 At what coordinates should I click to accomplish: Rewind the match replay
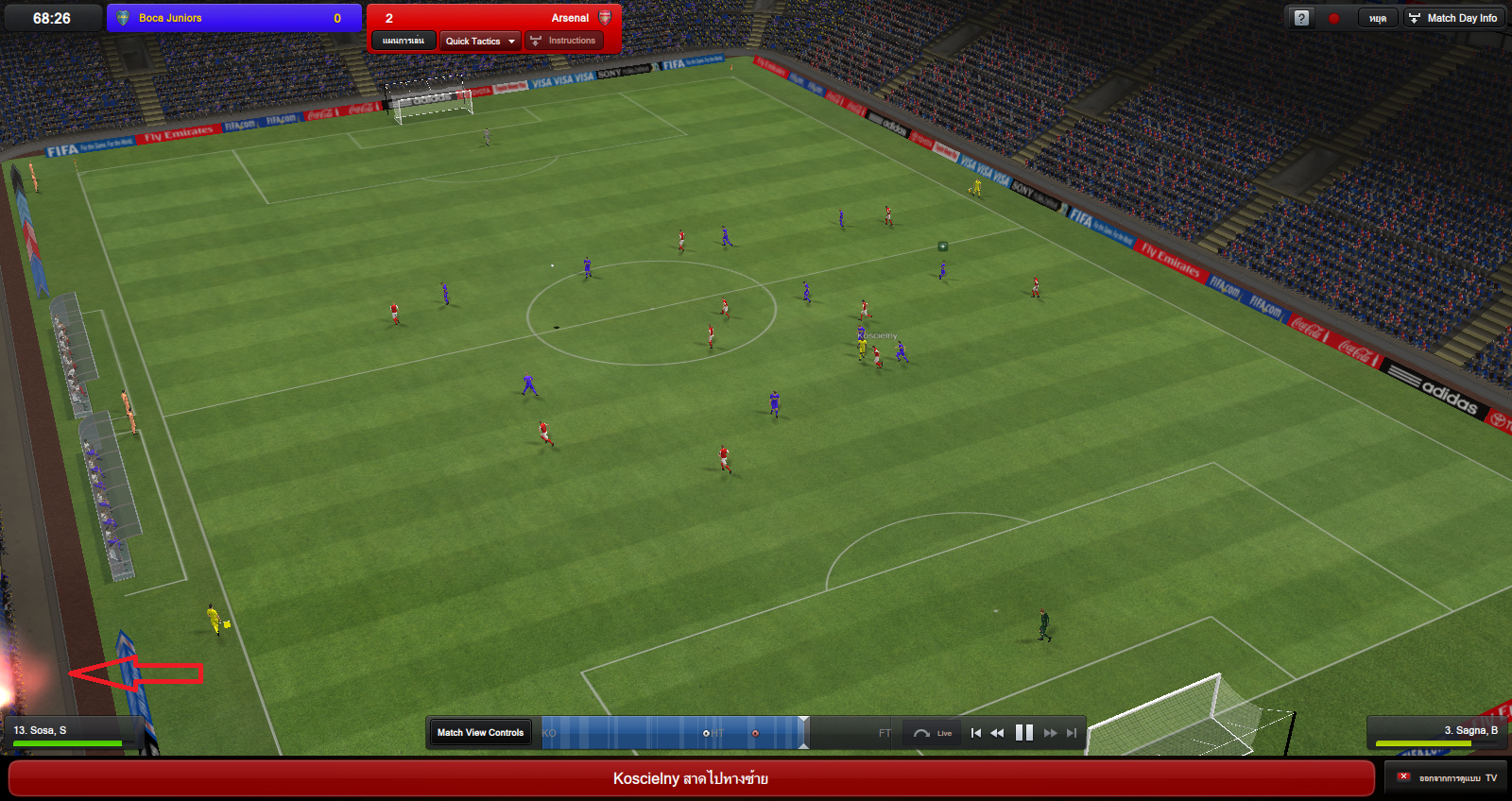click(x=997, y=733)
